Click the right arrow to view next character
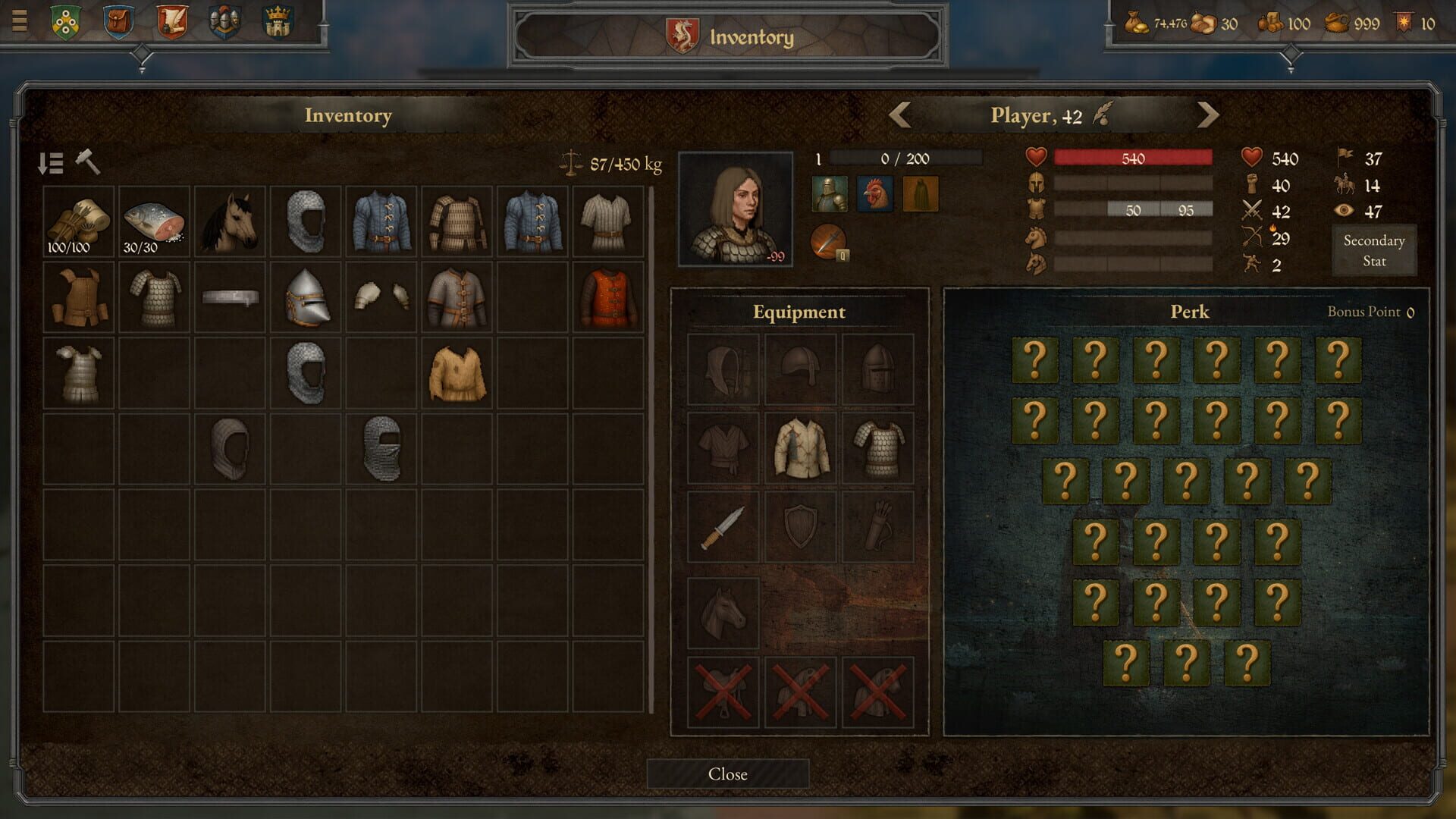 pyautogui.click(x=1209, y=115)
